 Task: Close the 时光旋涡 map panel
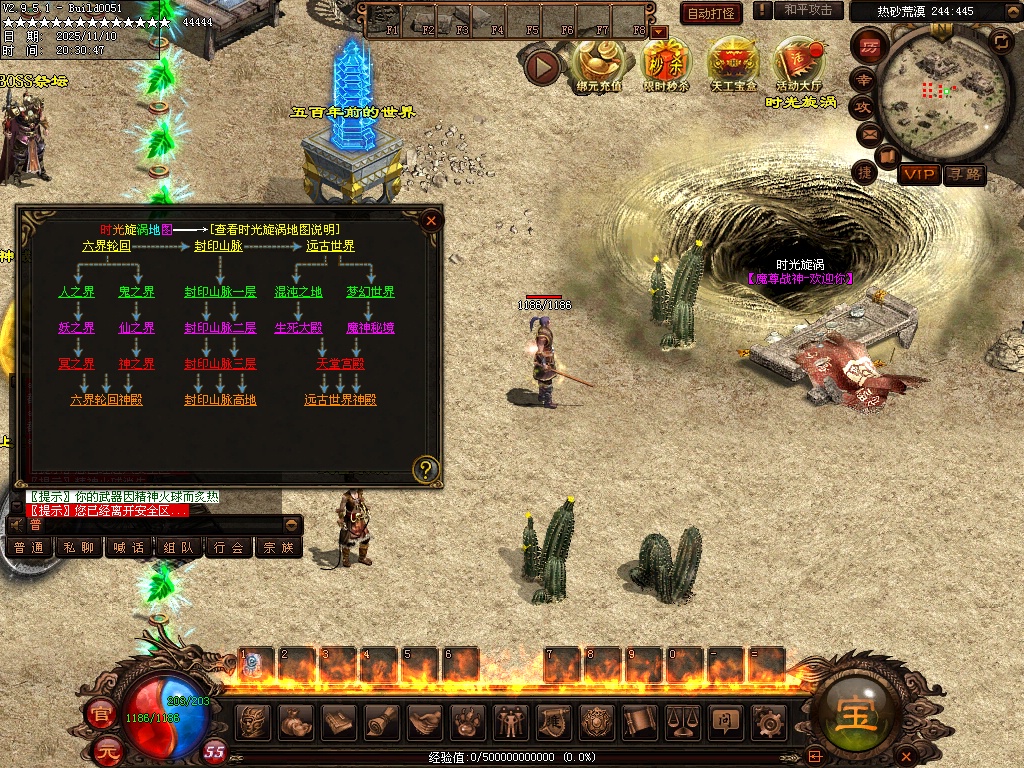pyautogui.click(x=431, y=220)
